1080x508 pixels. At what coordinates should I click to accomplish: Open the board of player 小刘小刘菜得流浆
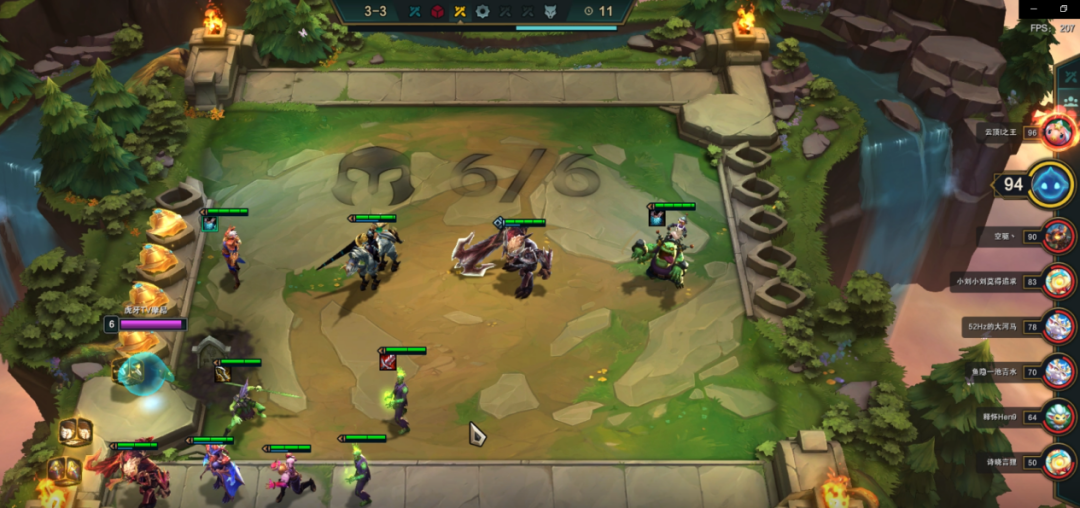coord(1058,282)
